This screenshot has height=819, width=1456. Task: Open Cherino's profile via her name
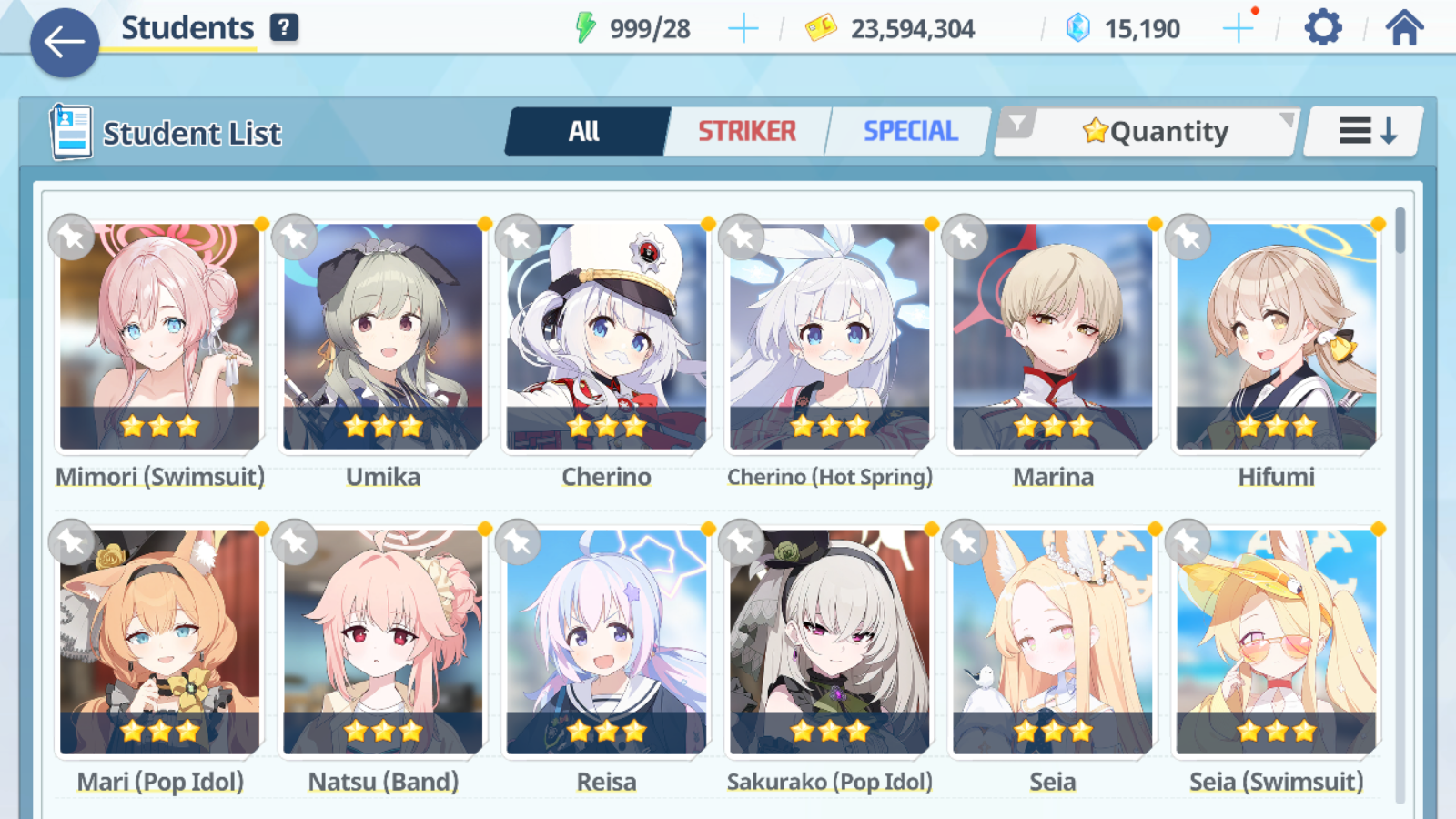pos(606,477)
